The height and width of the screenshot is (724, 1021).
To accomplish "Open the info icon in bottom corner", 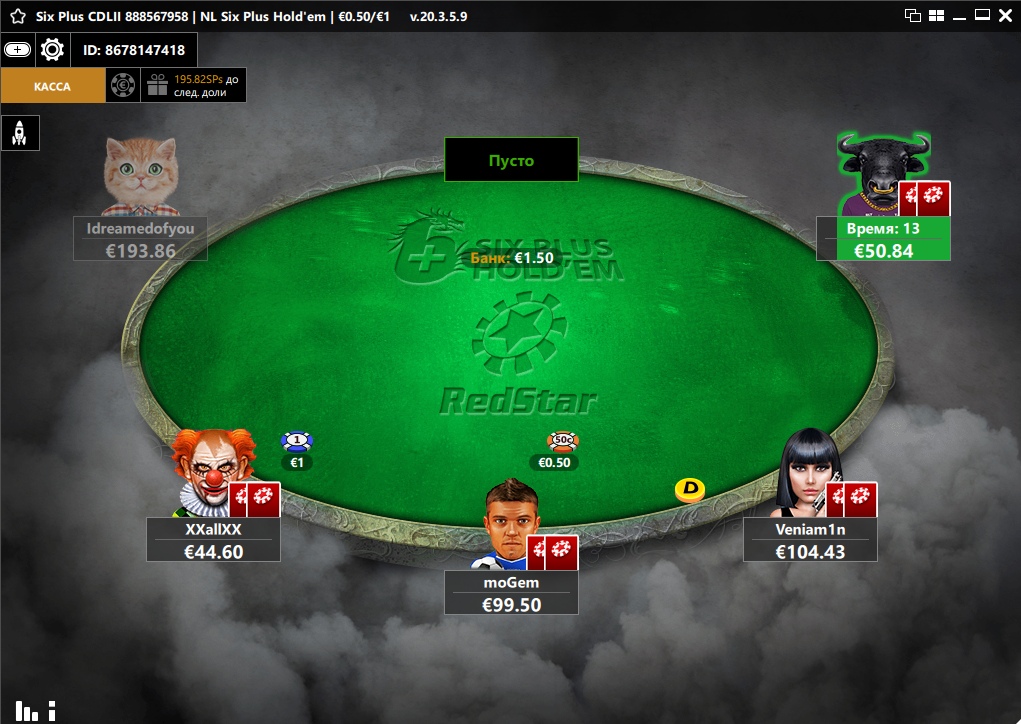I will click(52, 711).
